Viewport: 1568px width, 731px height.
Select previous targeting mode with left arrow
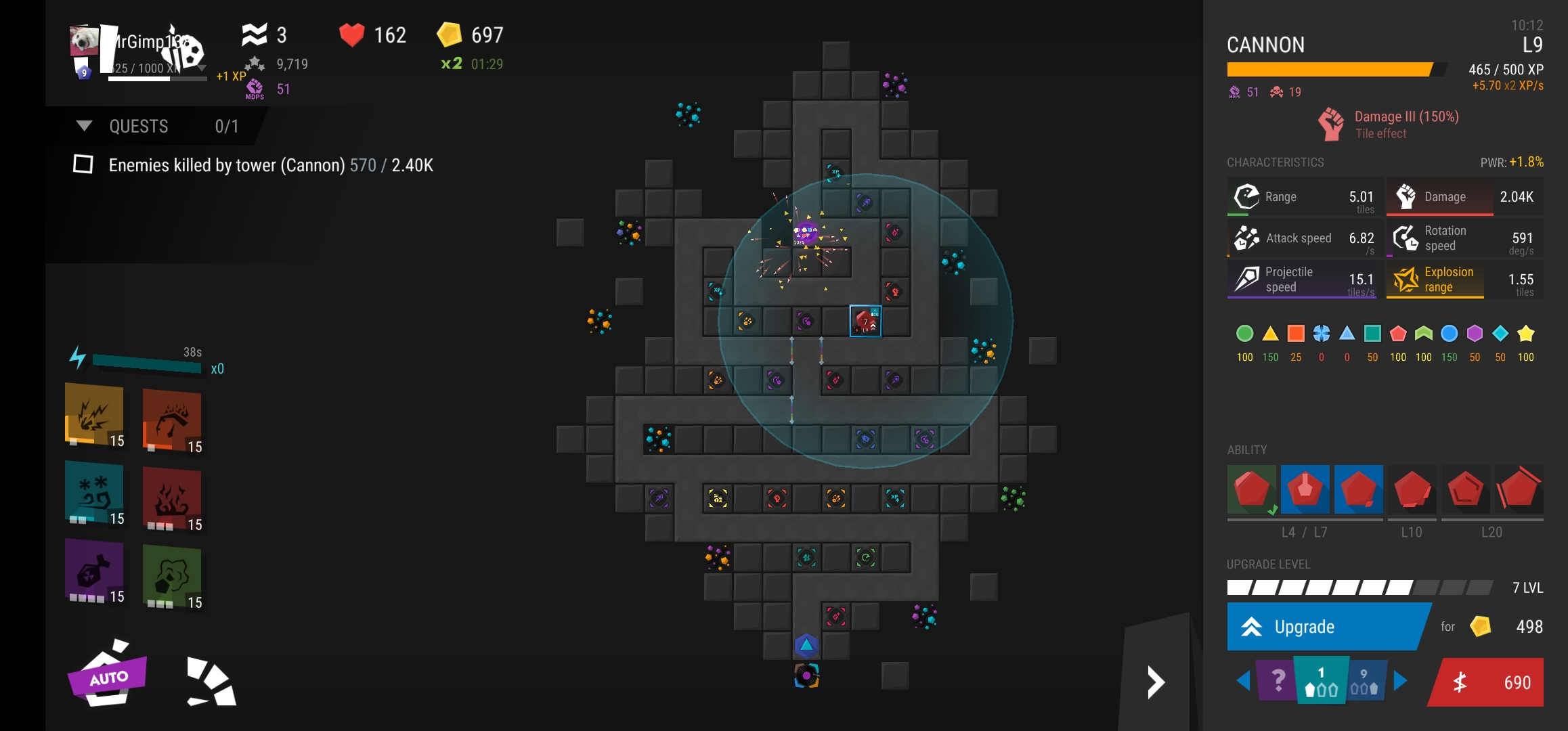pyautogui.click(x=1243, y=681)
